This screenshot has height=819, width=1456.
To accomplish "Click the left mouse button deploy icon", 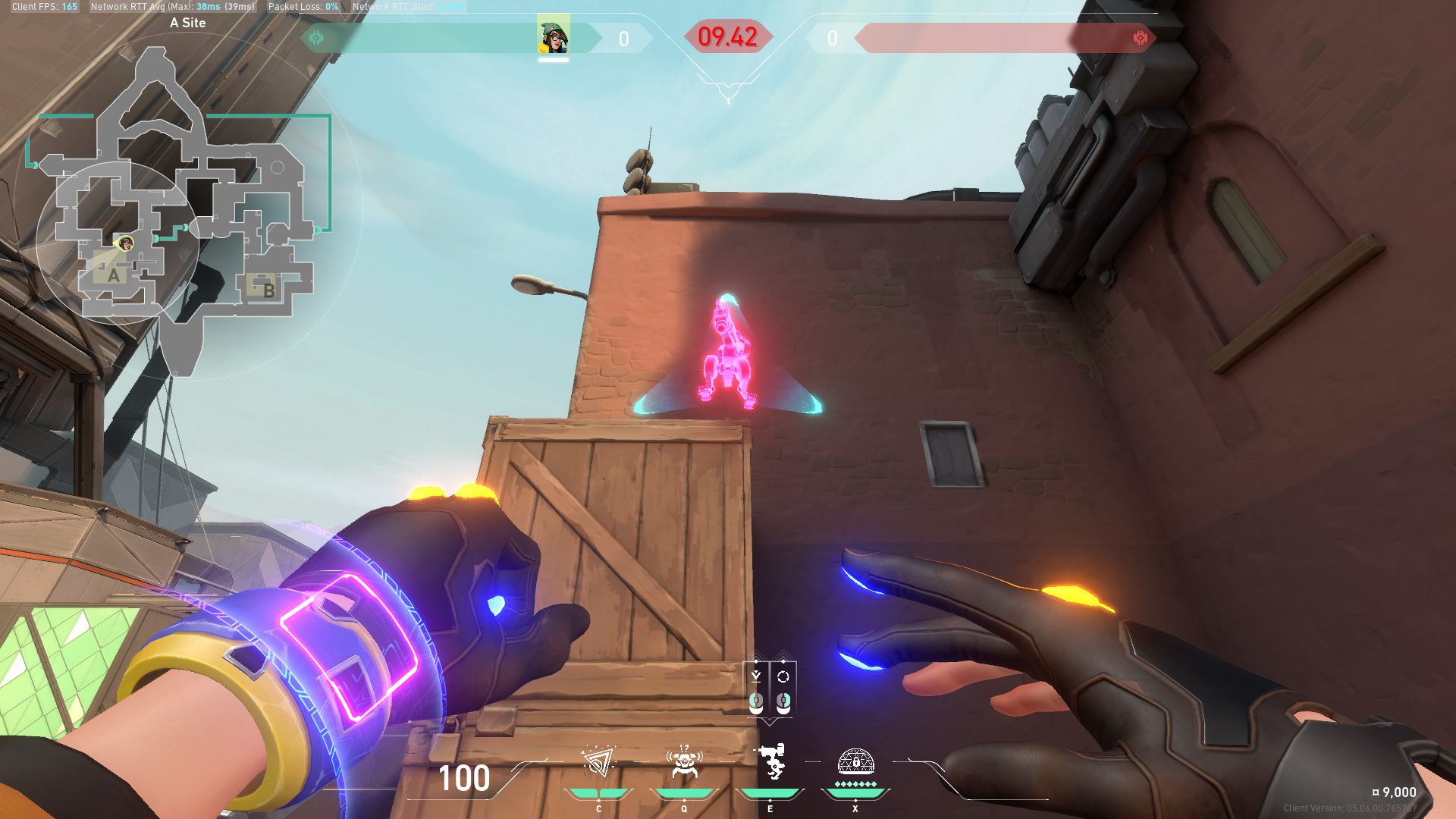I will point(755,682).
